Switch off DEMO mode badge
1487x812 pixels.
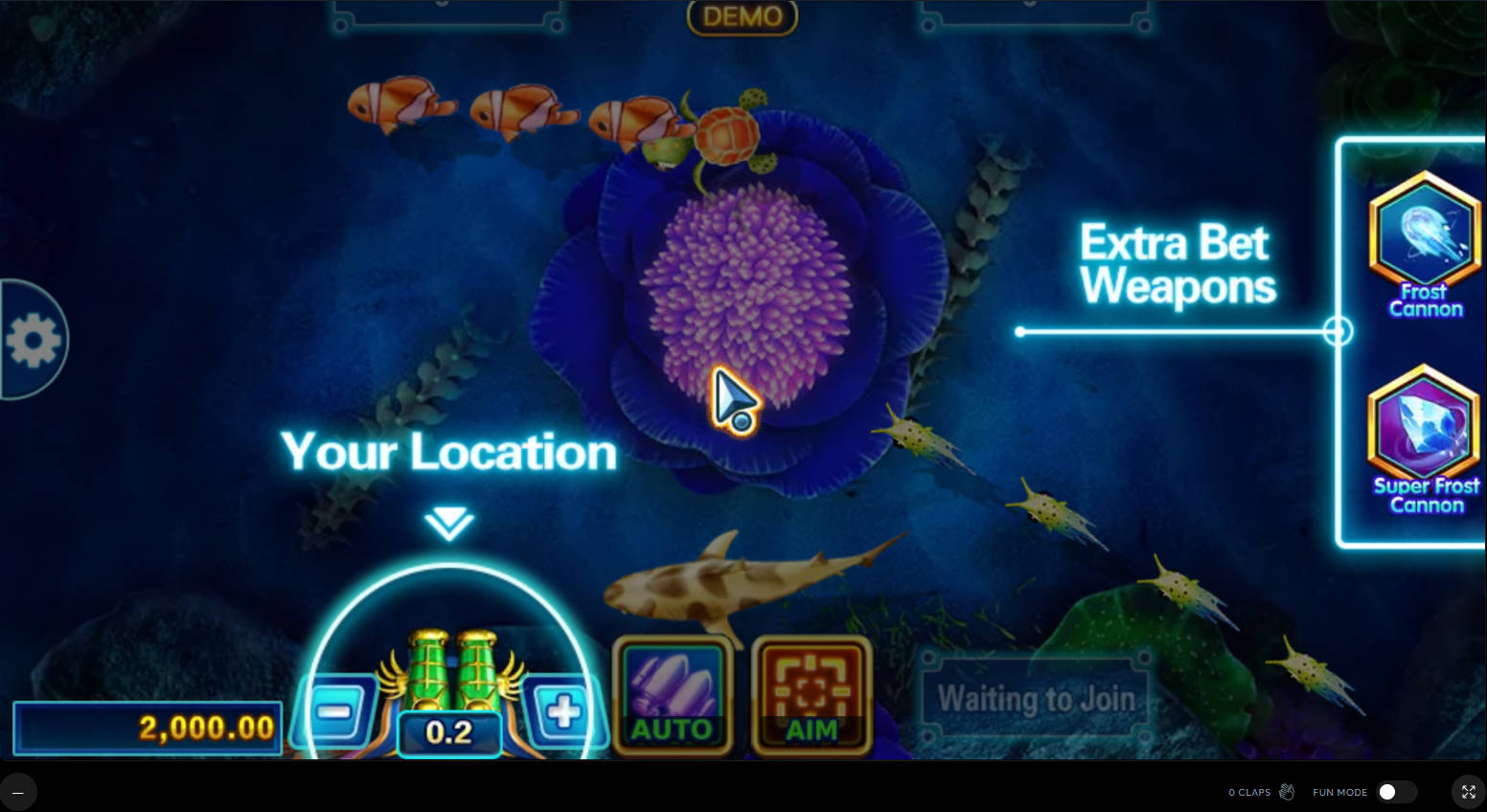(742, 15)
